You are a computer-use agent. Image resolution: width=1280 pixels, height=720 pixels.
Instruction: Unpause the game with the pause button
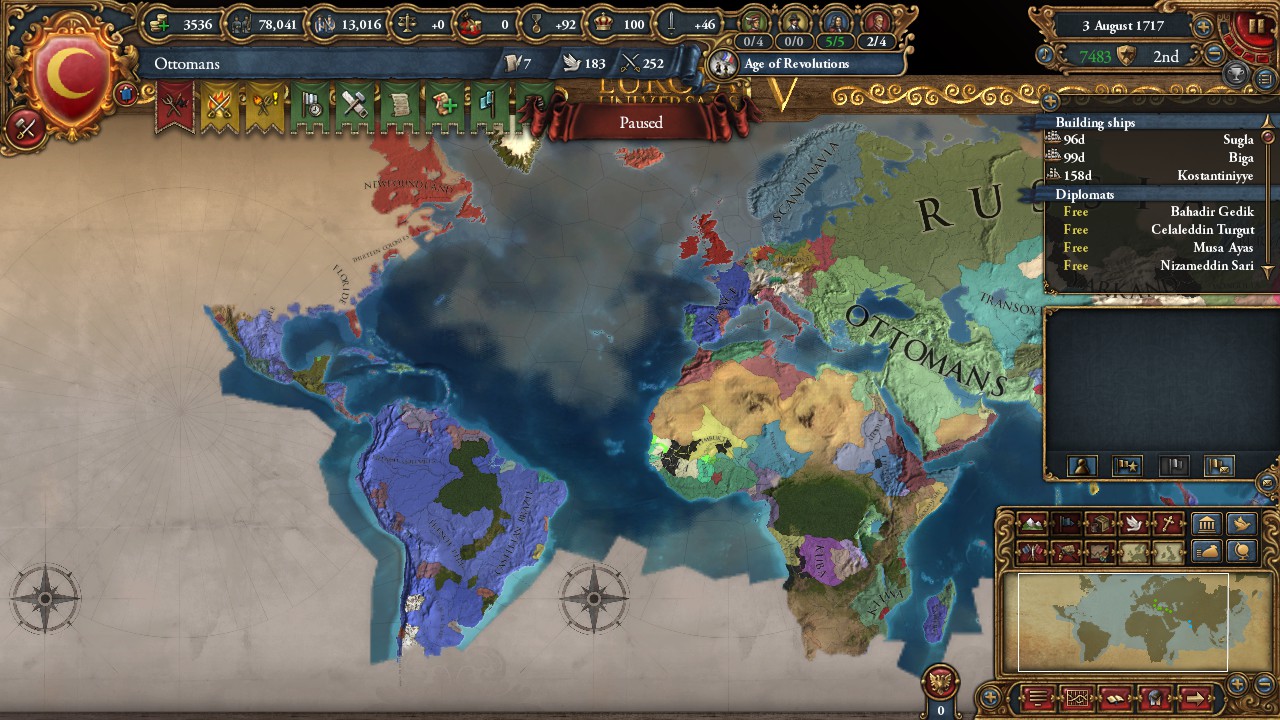(1256, 26)
